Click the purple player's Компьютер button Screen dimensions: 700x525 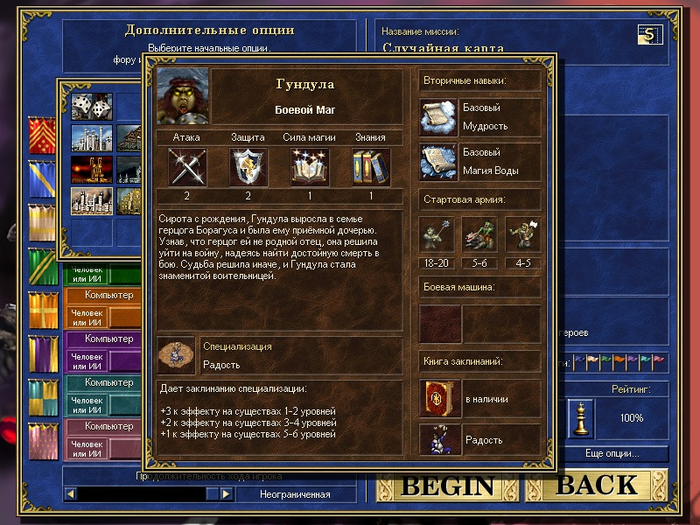109,339
